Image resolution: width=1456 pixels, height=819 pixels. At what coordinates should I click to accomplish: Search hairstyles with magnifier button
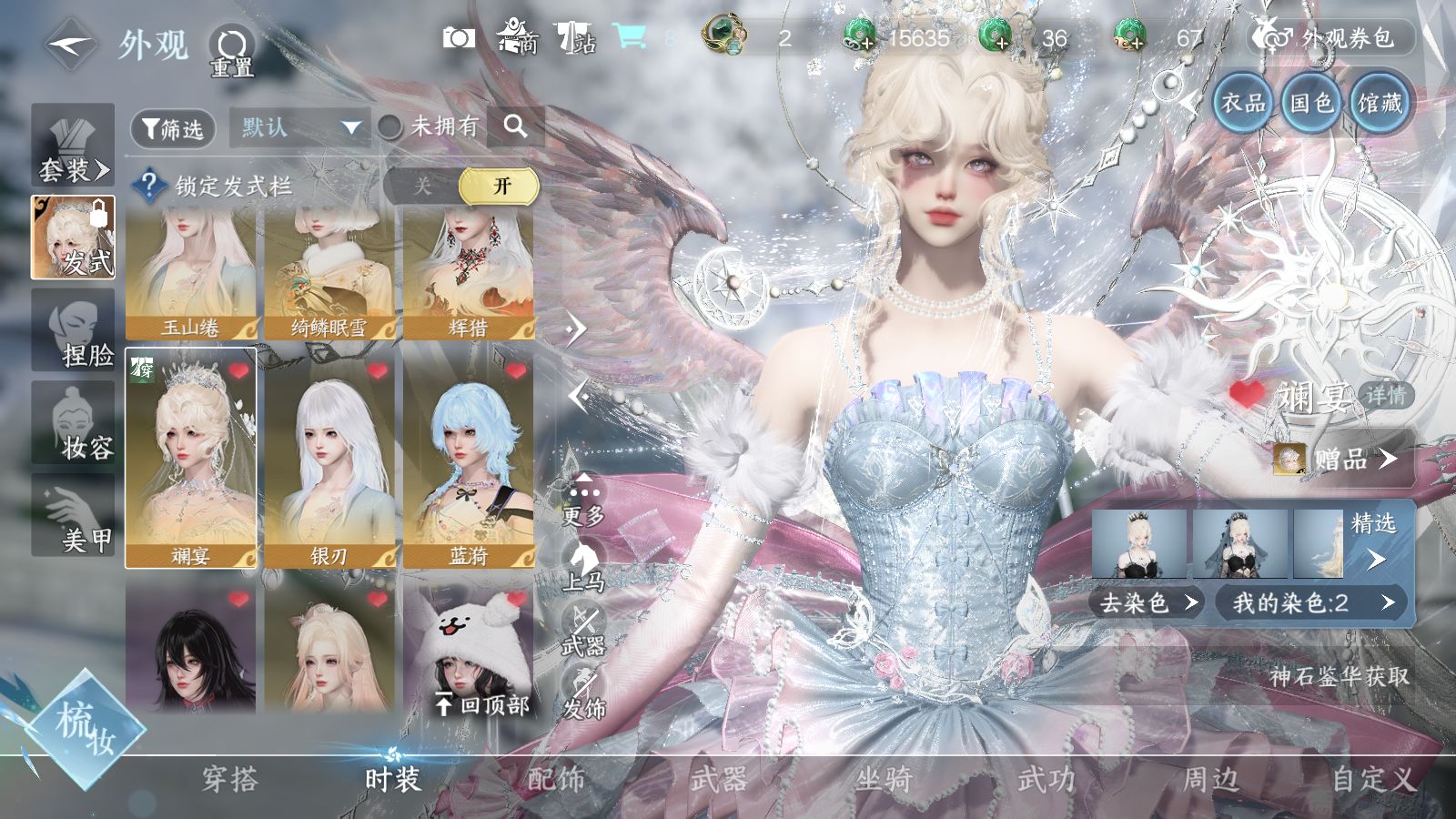click(515, 126)
